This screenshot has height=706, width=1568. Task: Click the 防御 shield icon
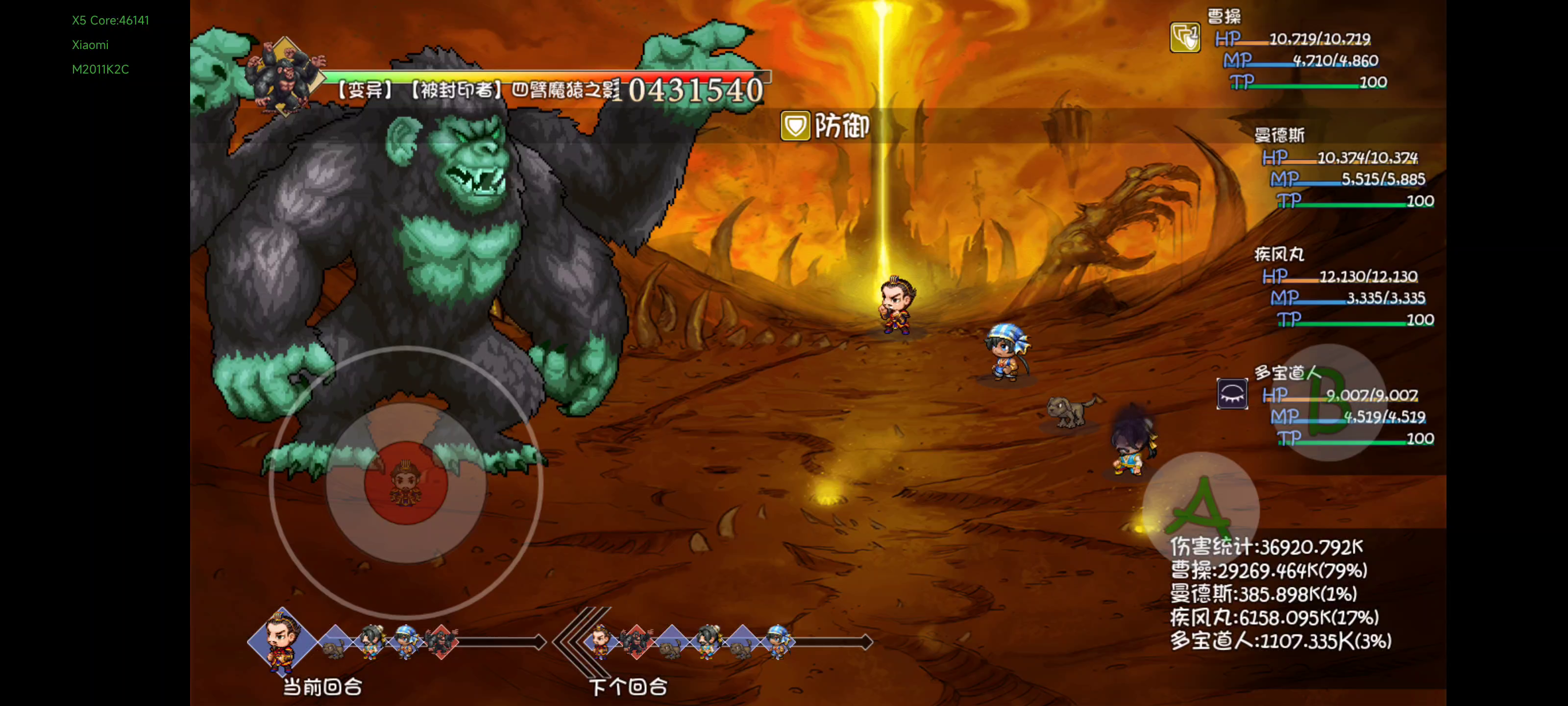(x=795, y=126)
